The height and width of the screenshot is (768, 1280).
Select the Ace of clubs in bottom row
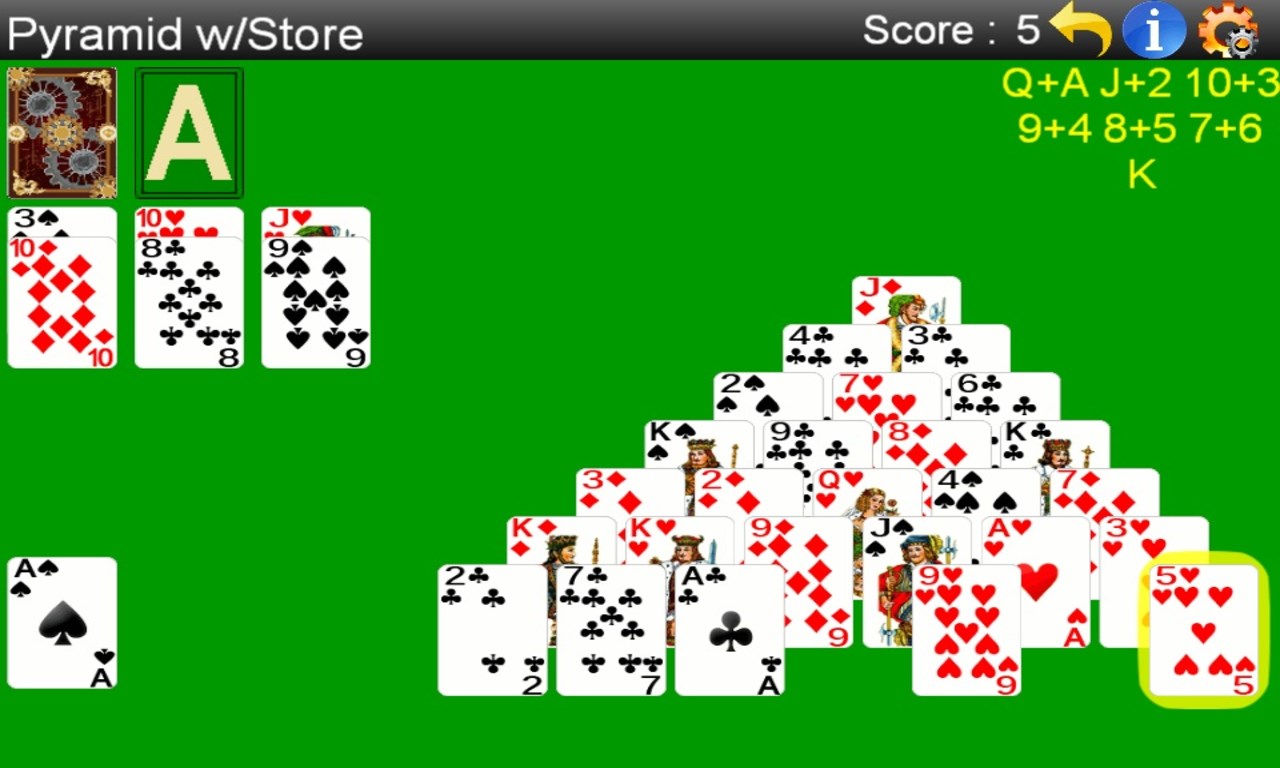[x=730, y=630]
